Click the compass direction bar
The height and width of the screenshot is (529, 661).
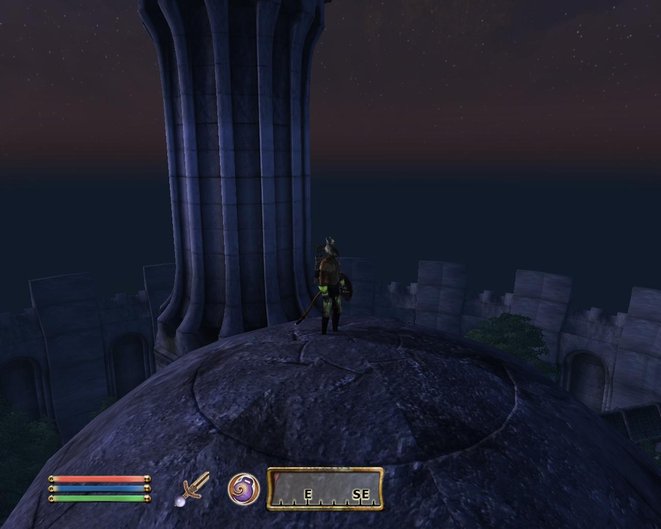pyautogui.click(x=325, y=488)
